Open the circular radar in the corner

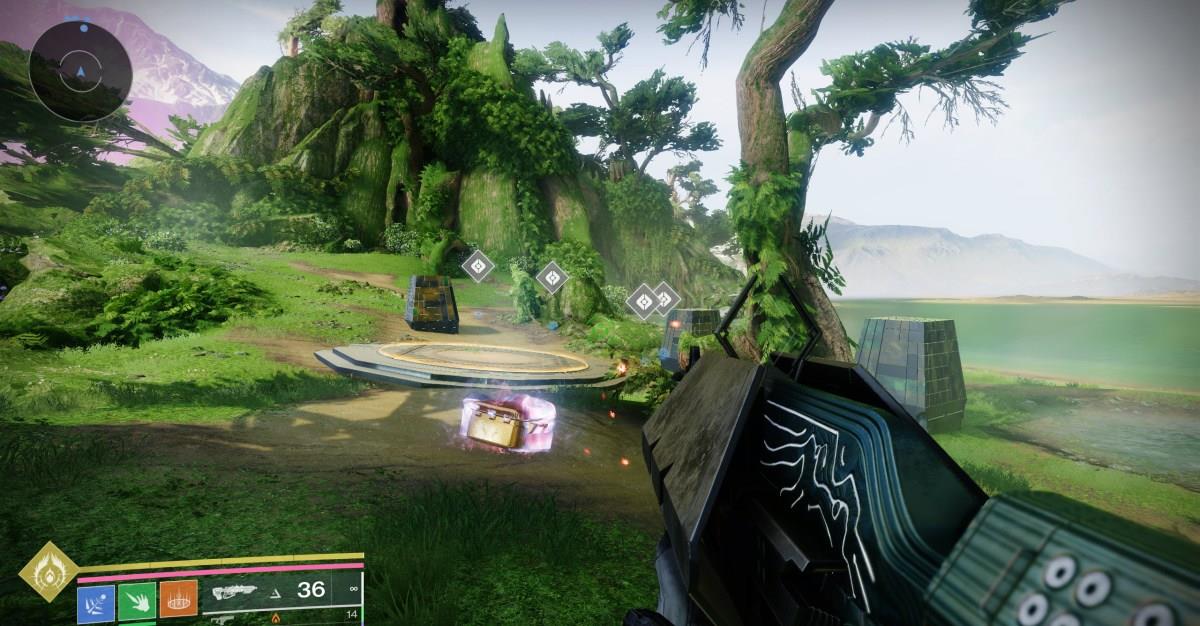[x=80, y=71]
